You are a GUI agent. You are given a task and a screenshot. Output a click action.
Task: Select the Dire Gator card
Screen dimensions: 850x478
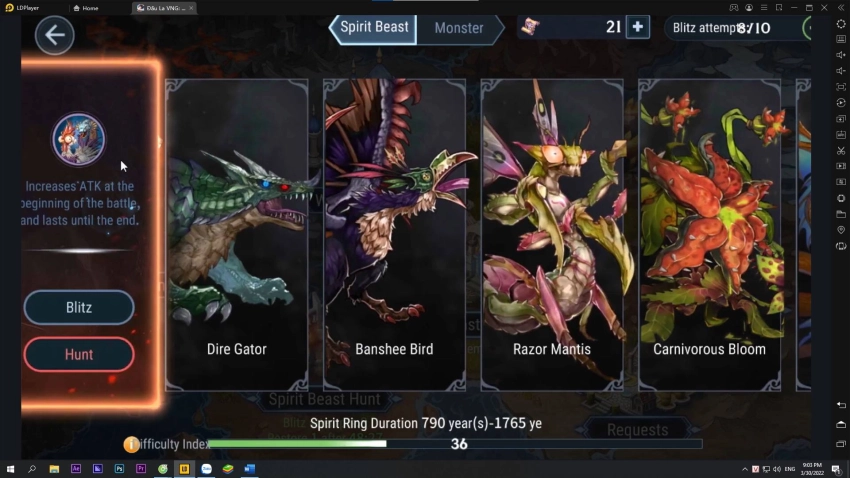[237, 235]
